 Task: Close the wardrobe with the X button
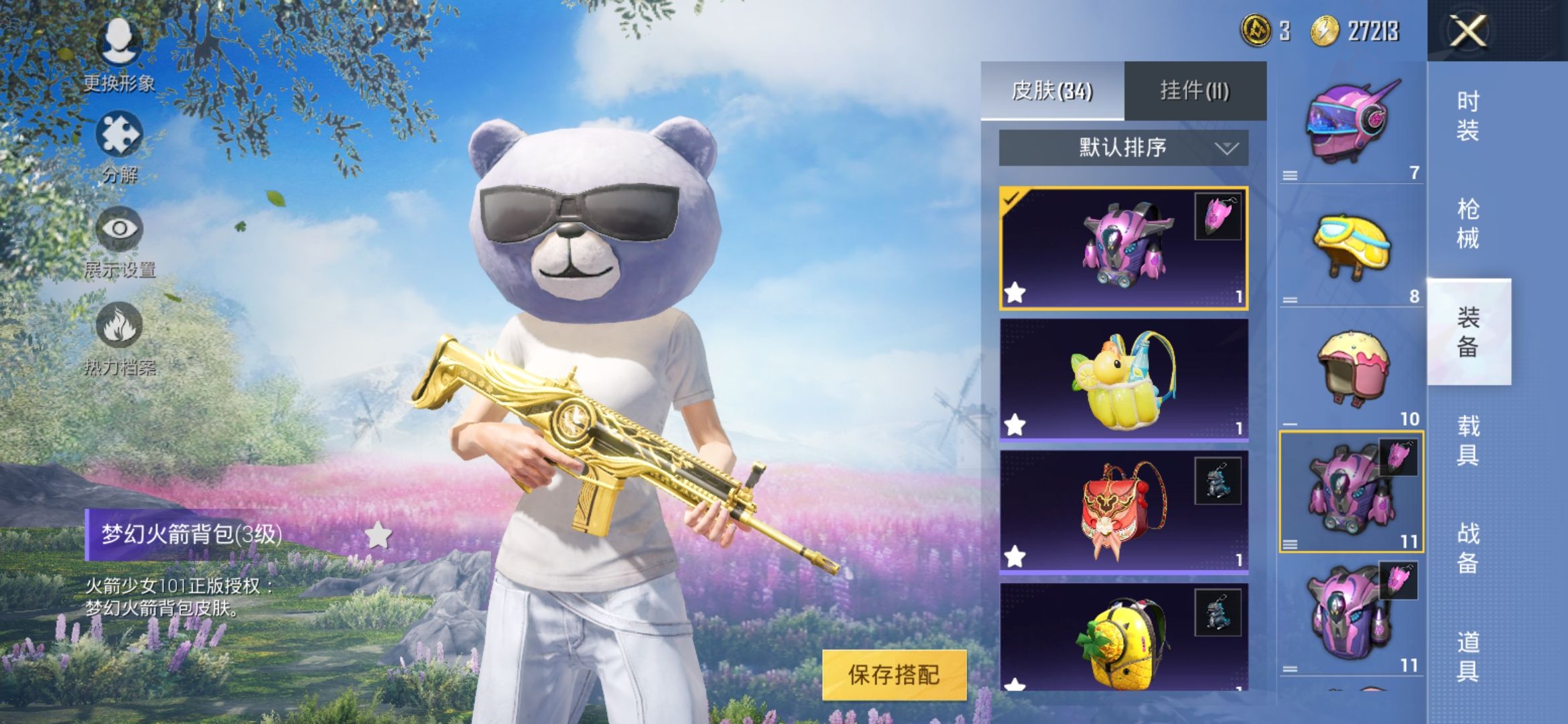1467,31
